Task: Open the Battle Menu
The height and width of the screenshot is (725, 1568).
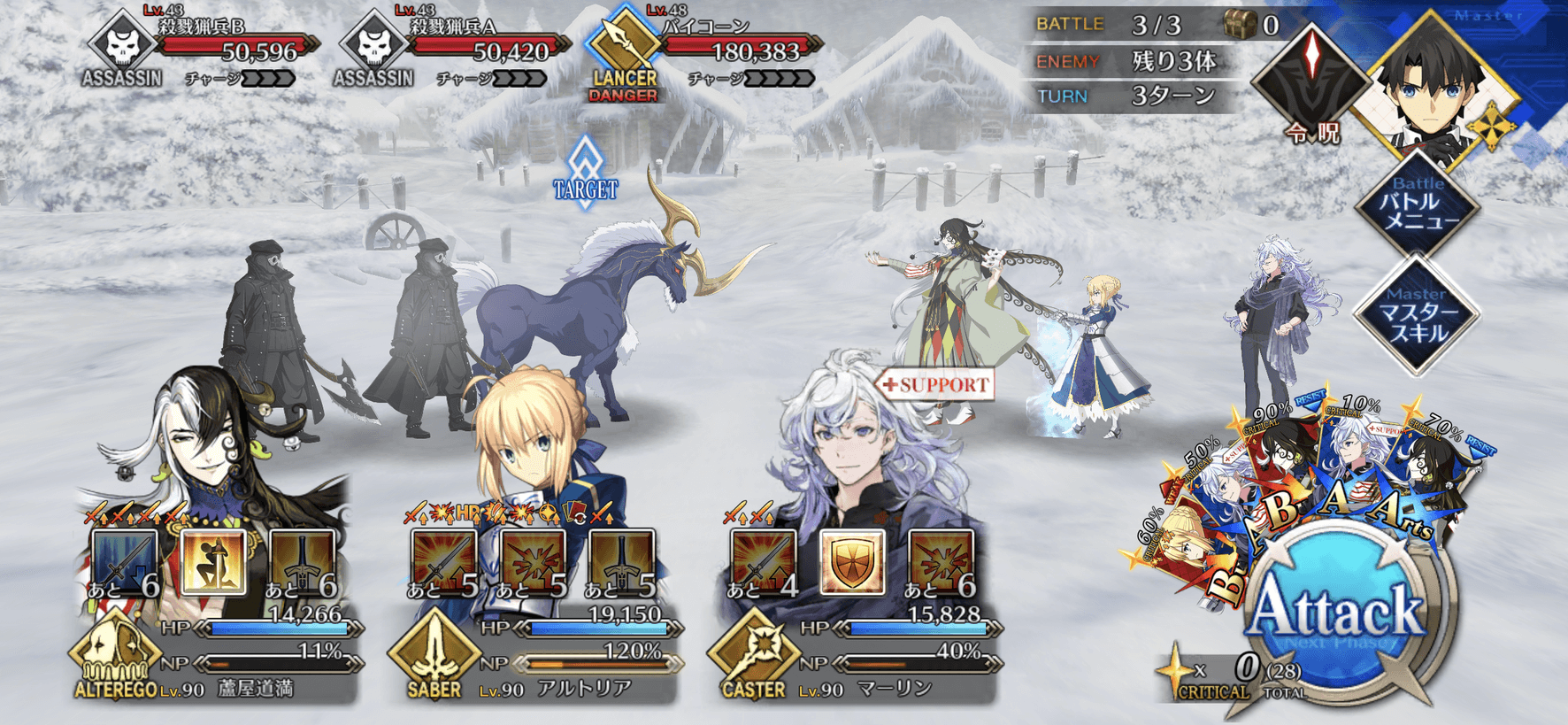Action: click(x=1417, y=205)
